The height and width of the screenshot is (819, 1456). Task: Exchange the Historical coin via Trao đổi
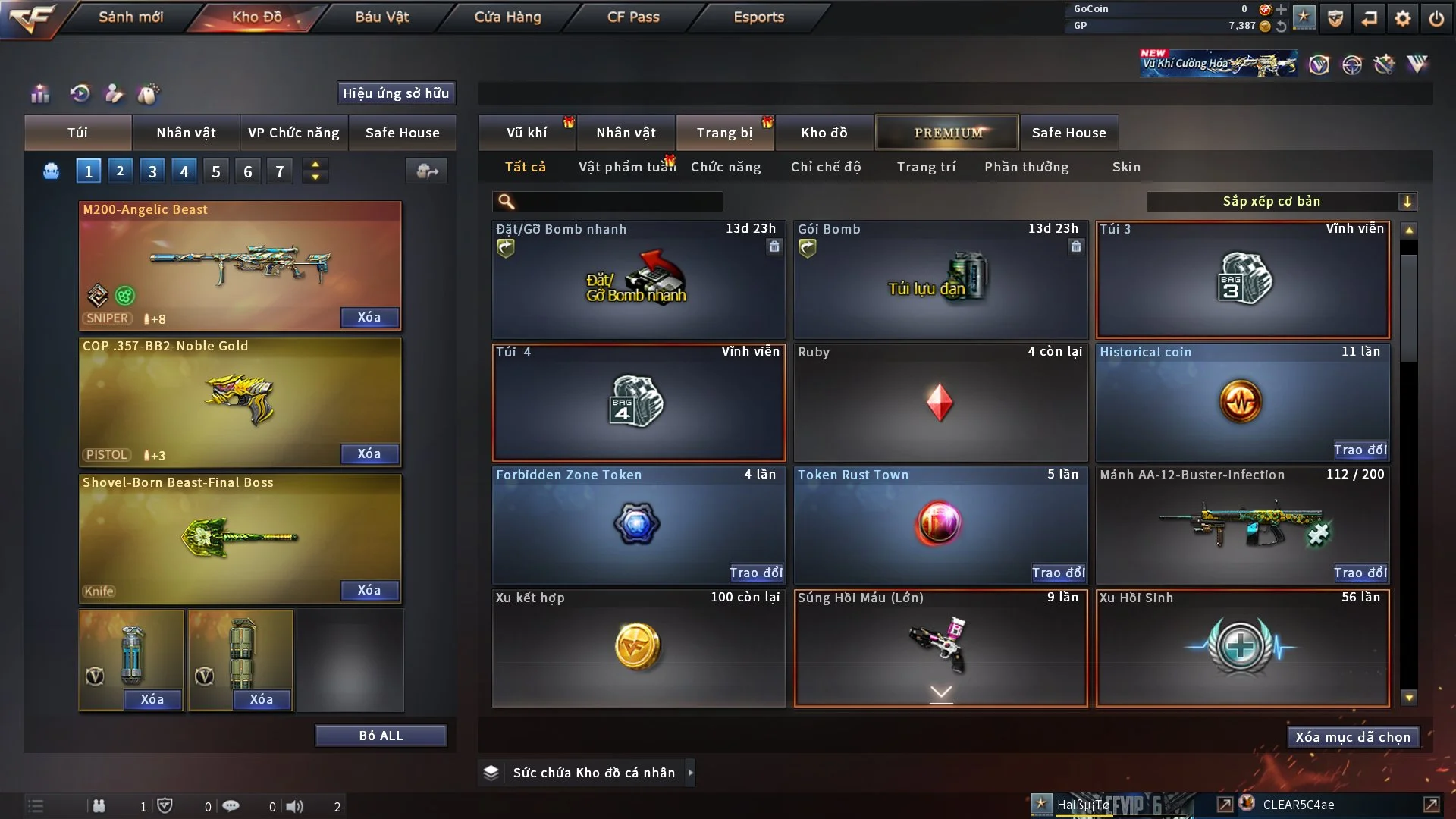pyautogui.click(x=1360, y=450)
